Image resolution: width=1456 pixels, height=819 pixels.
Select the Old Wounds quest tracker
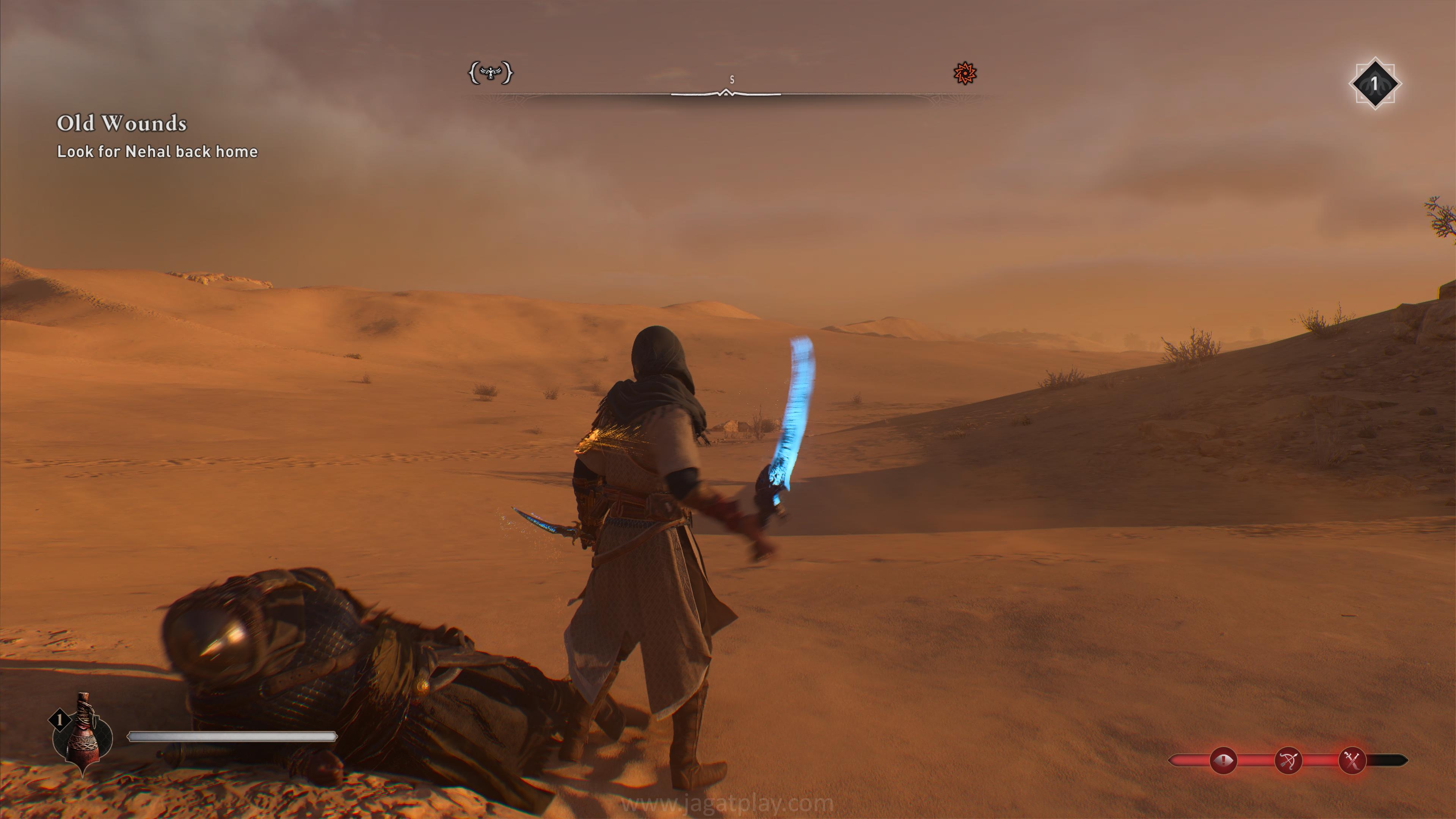click(121, 124)
